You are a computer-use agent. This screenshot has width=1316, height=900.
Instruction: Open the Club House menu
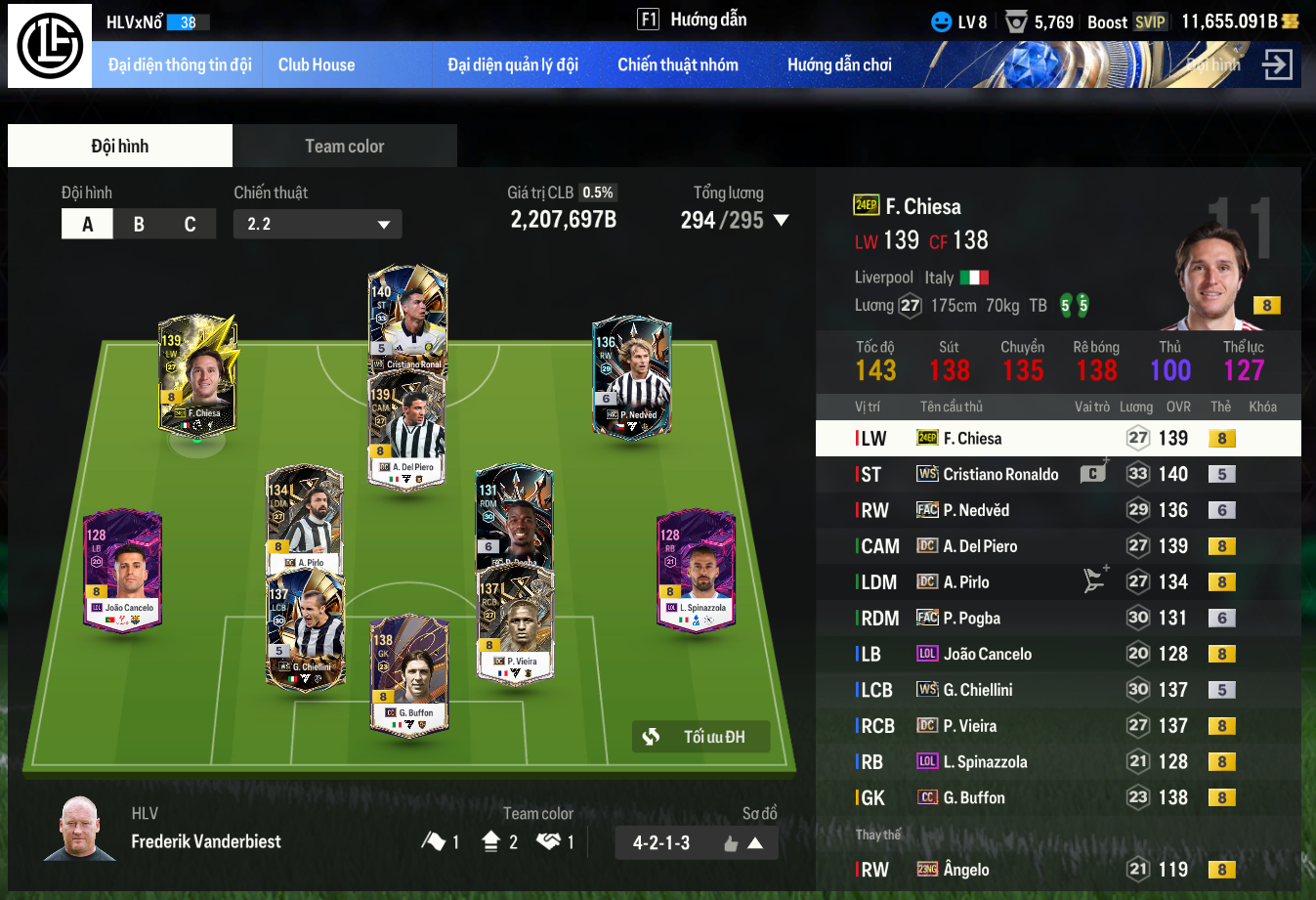click(x=317, y=65)
